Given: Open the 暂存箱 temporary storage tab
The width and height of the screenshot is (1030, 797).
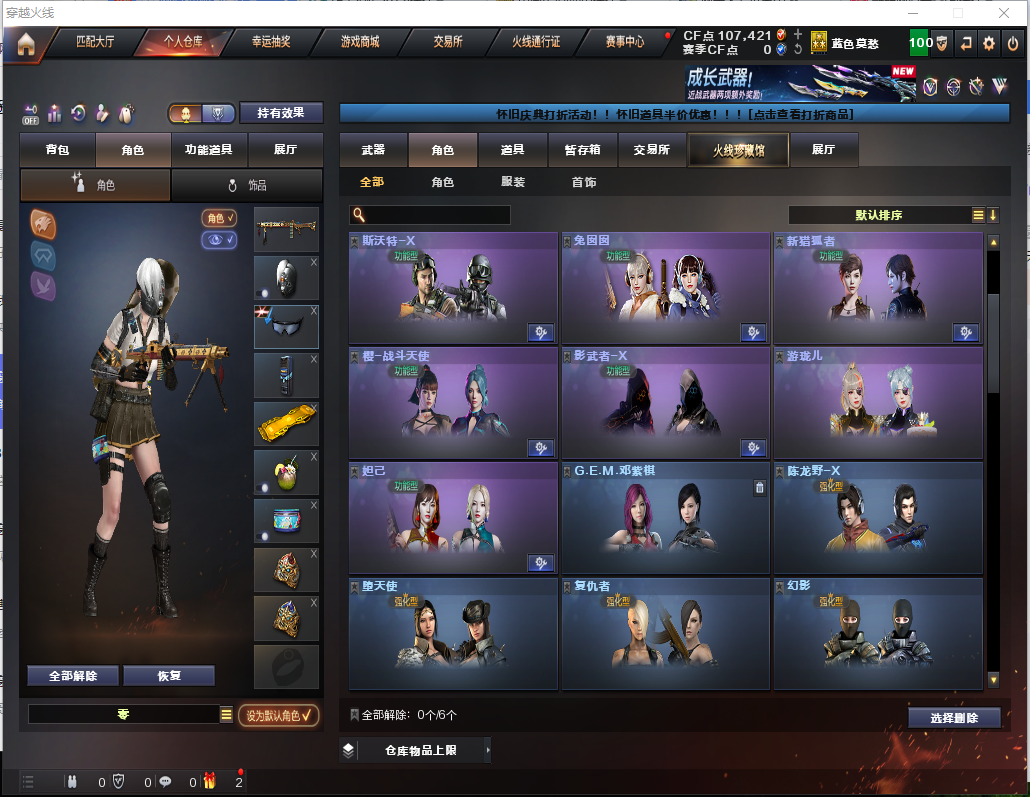Looking at the screenshot, I should [582, 150].
